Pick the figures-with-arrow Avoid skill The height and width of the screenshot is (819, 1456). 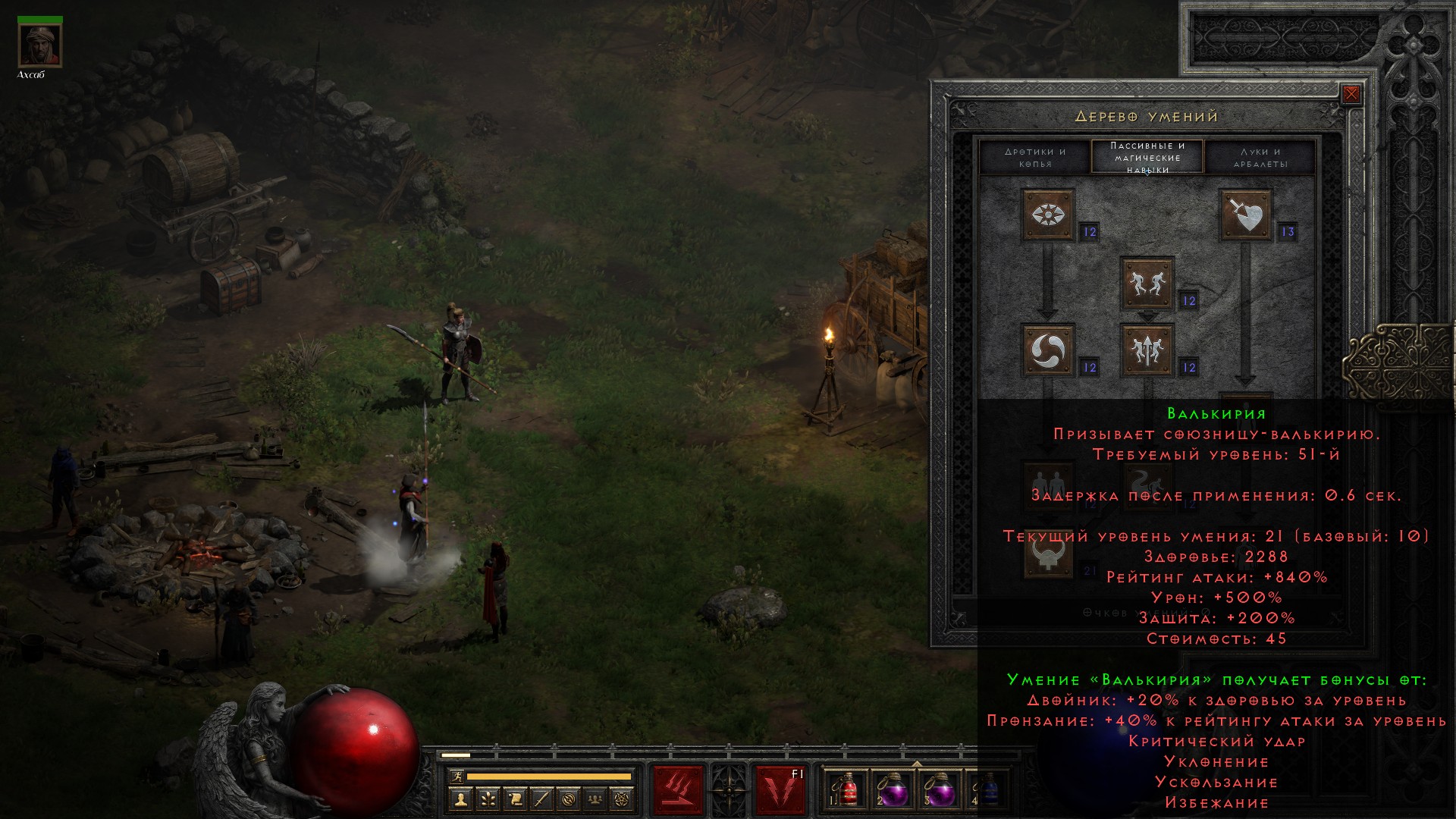click(x=1147, y=350)
